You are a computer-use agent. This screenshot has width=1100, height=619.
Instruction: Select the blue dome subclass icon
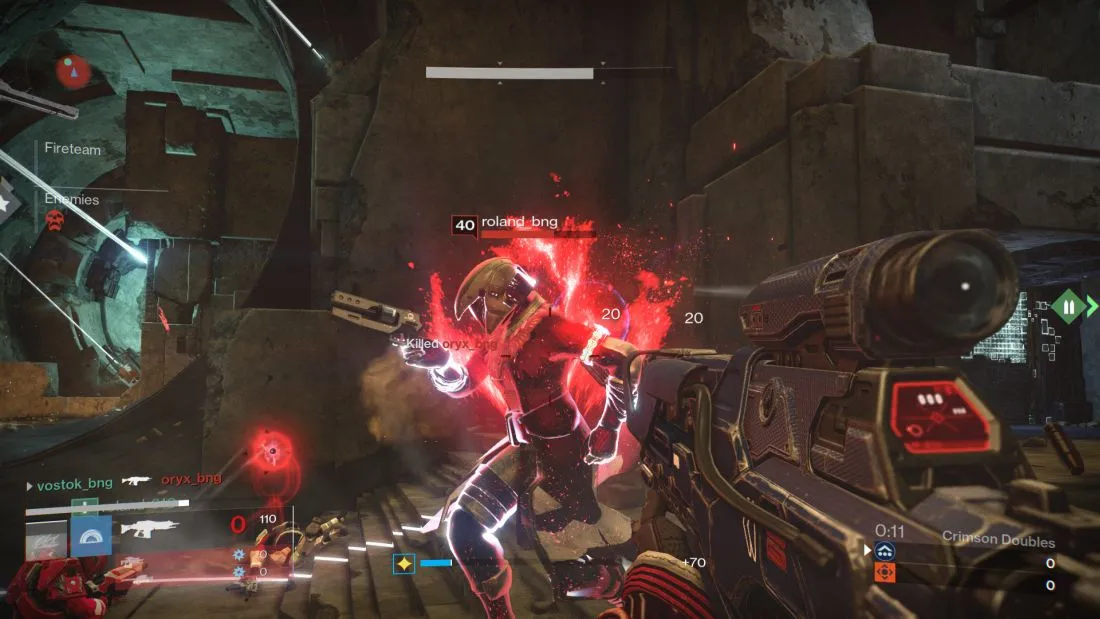(x=90, y=536)
